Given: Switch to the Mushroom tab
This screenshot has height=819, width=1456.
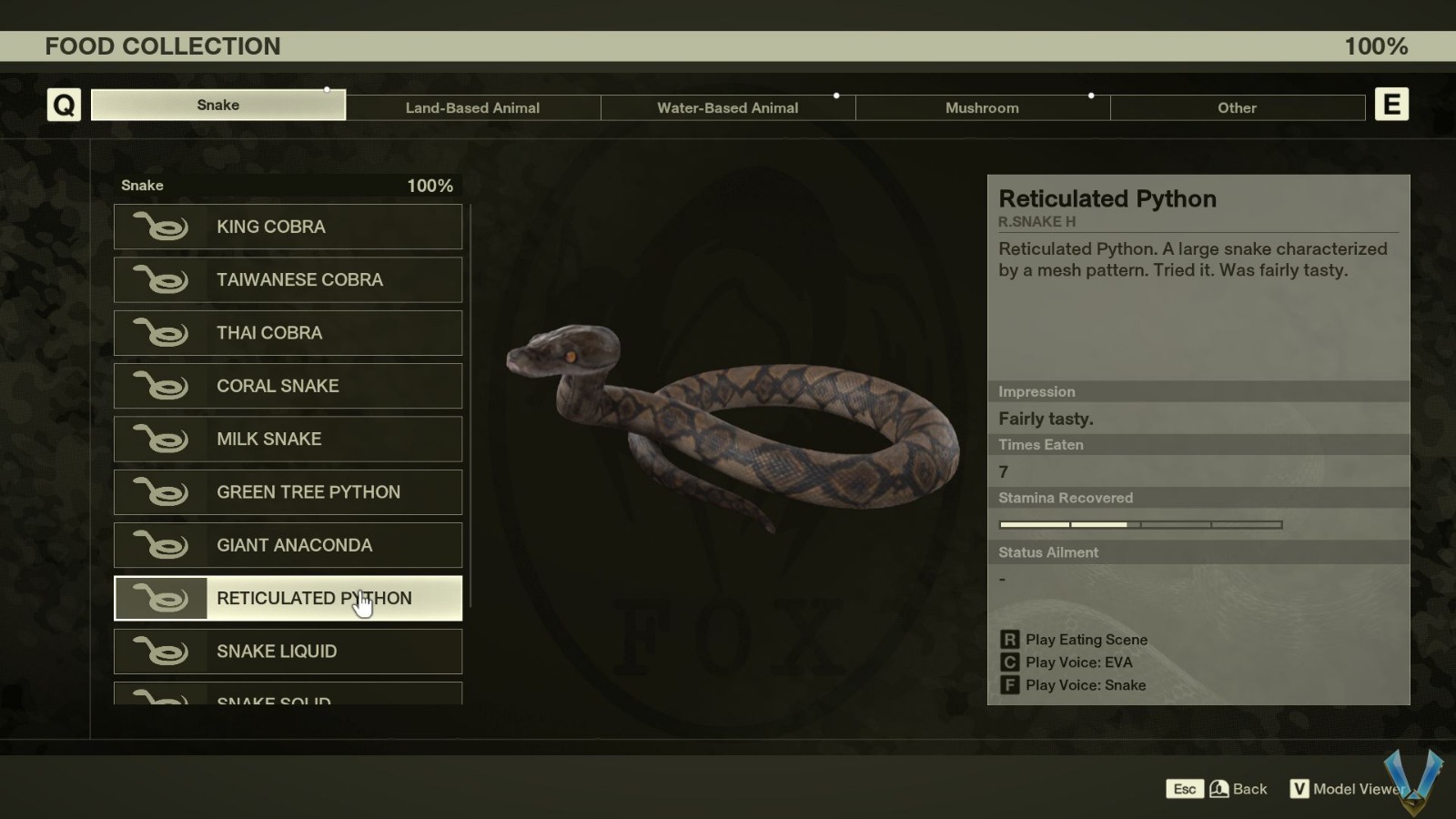Looking at the screenshot, I should click(x=982, y=107).
